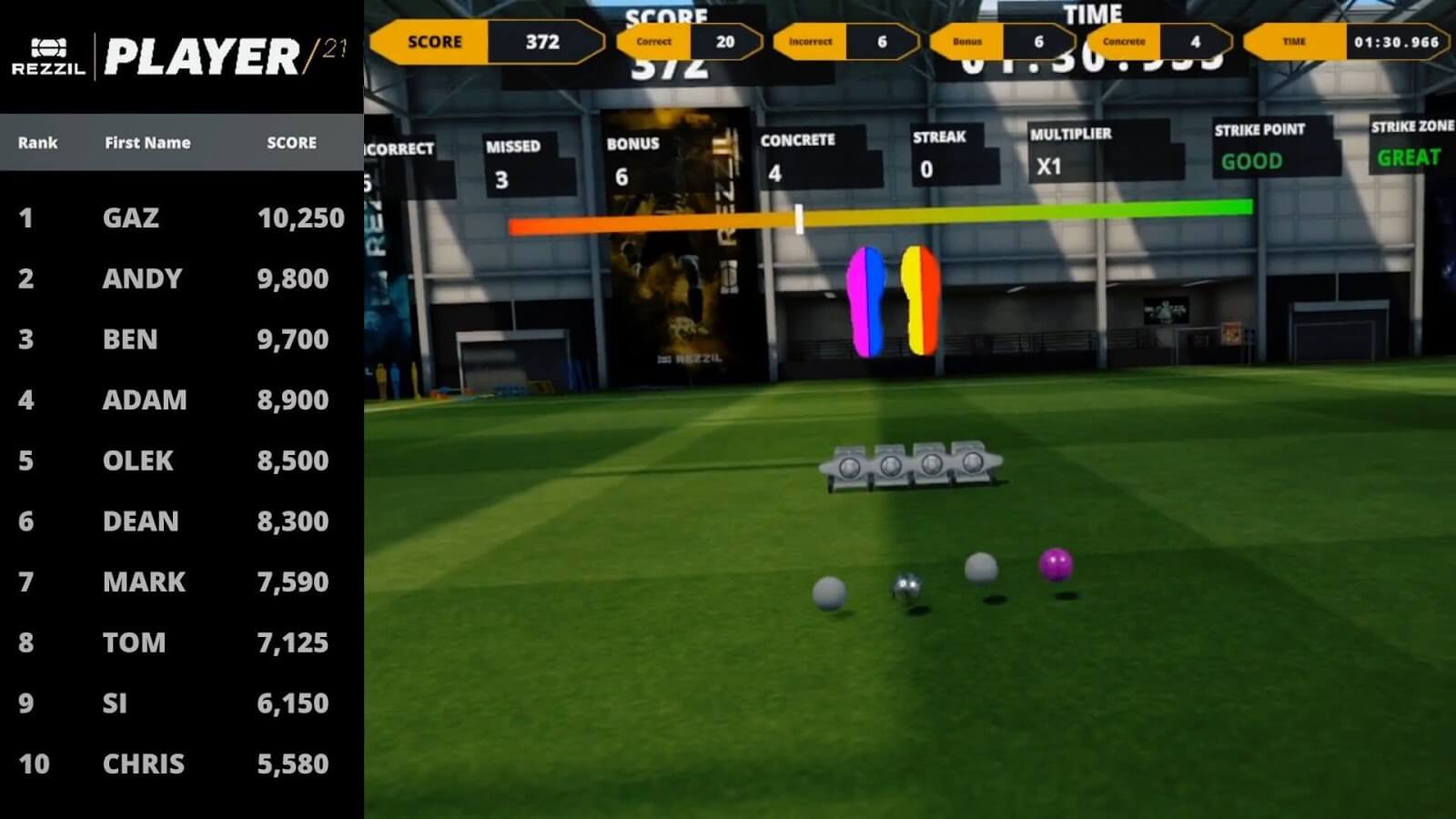
Task: Click the First Name column header
Action: pyautogui.click(x=147, y=143)
